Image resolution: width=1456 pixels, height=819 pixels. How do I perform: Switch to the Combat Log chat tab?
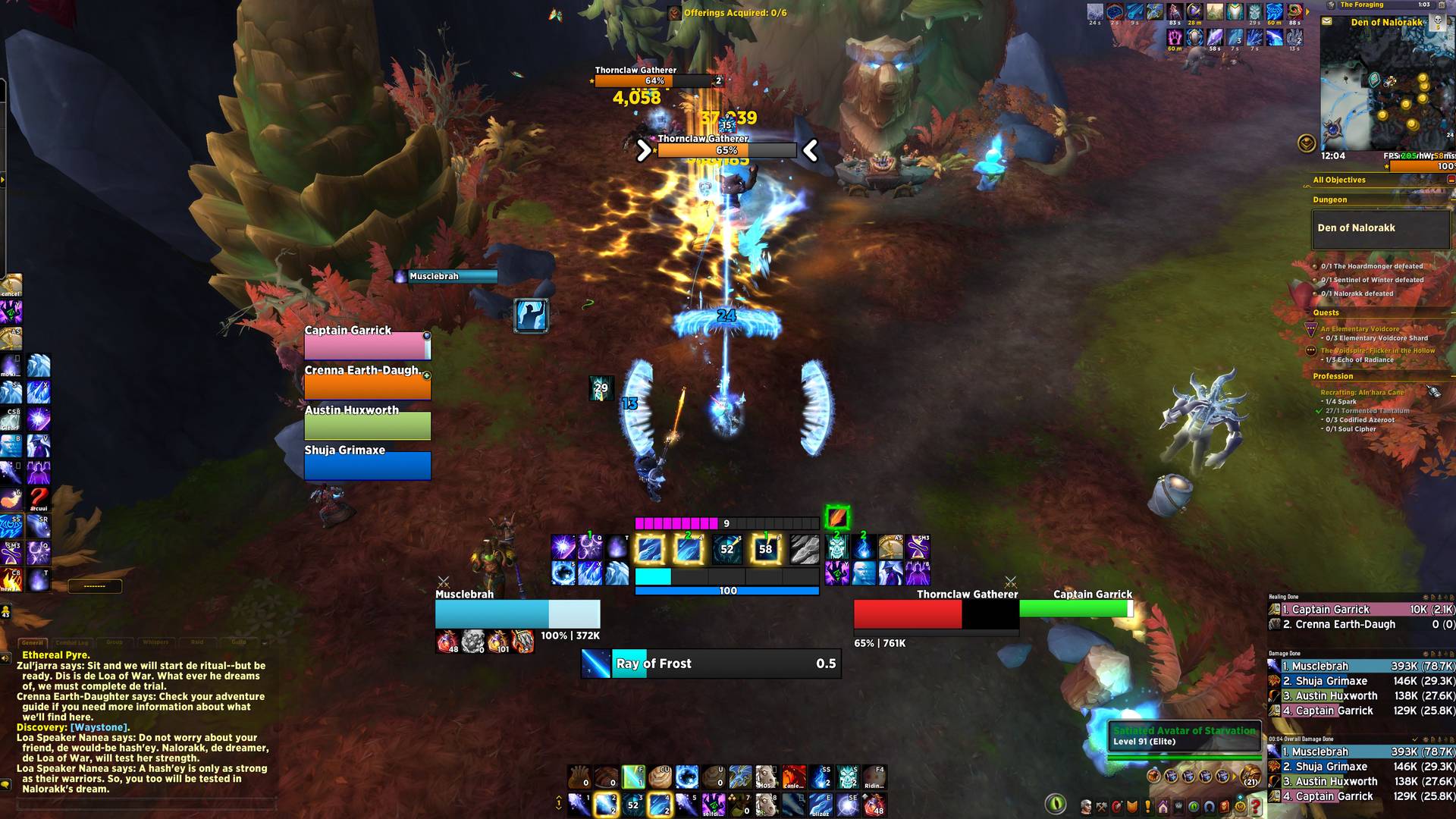click(72, 642)
